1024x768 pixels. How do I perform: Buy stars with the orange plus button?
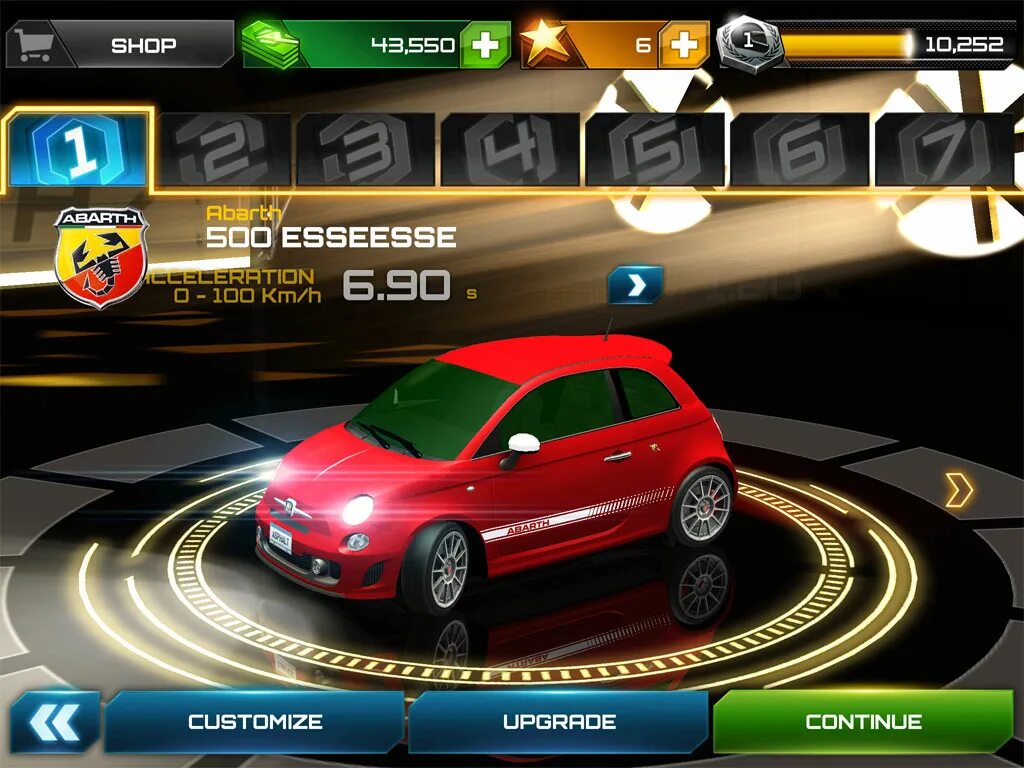[x=684, y=45]
